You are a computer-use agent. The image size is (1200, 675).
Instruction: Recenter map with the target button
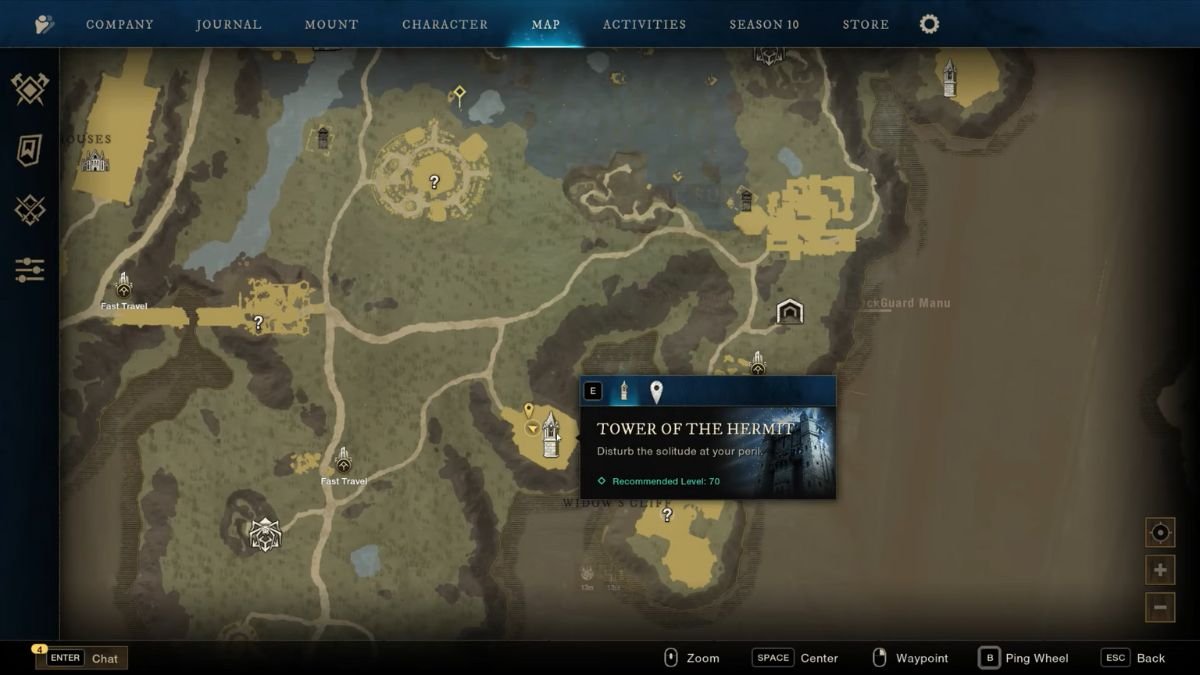1160,533
